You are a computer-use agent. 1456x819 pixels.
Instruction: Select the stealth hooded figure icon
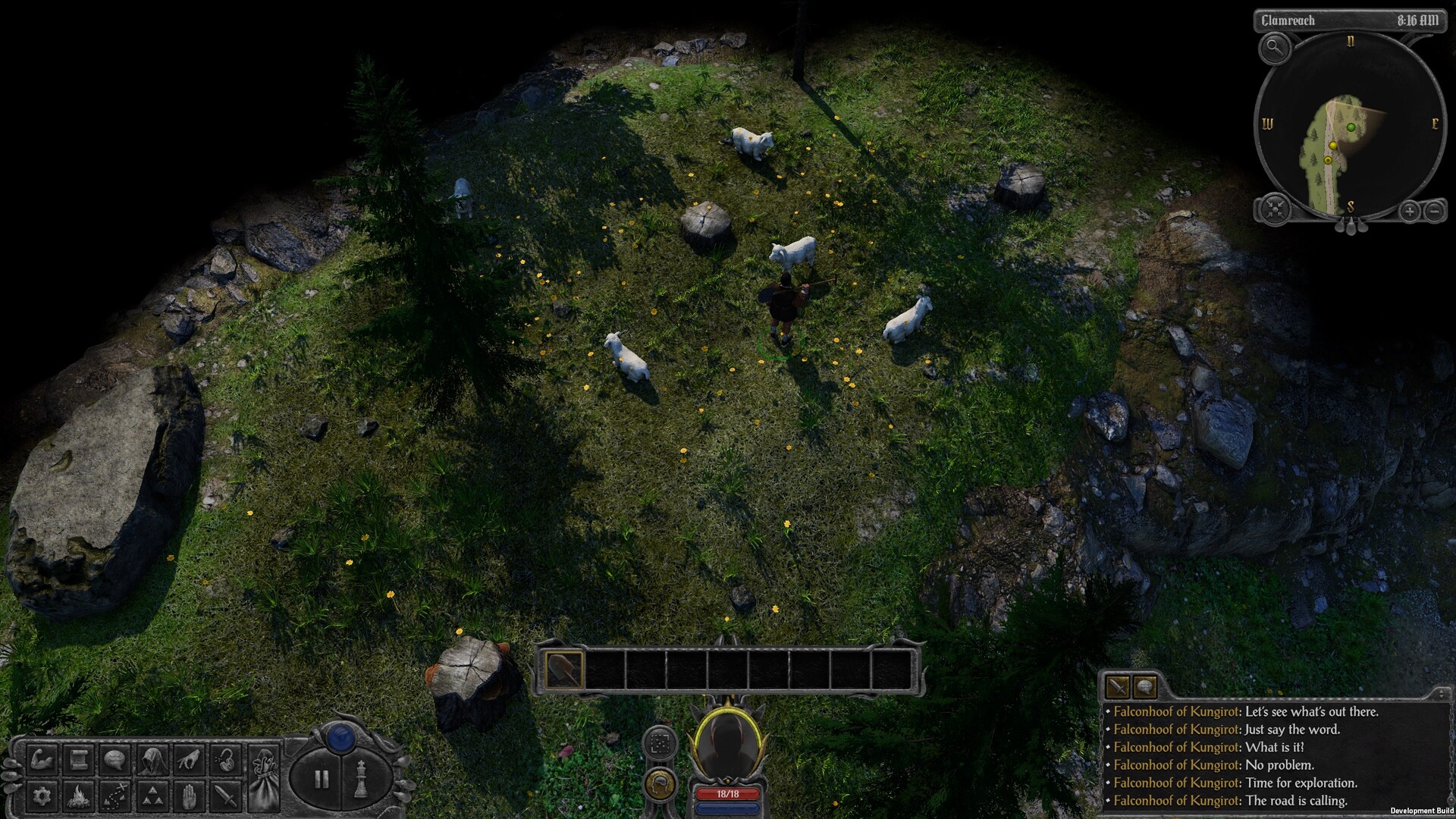[153, 760]
